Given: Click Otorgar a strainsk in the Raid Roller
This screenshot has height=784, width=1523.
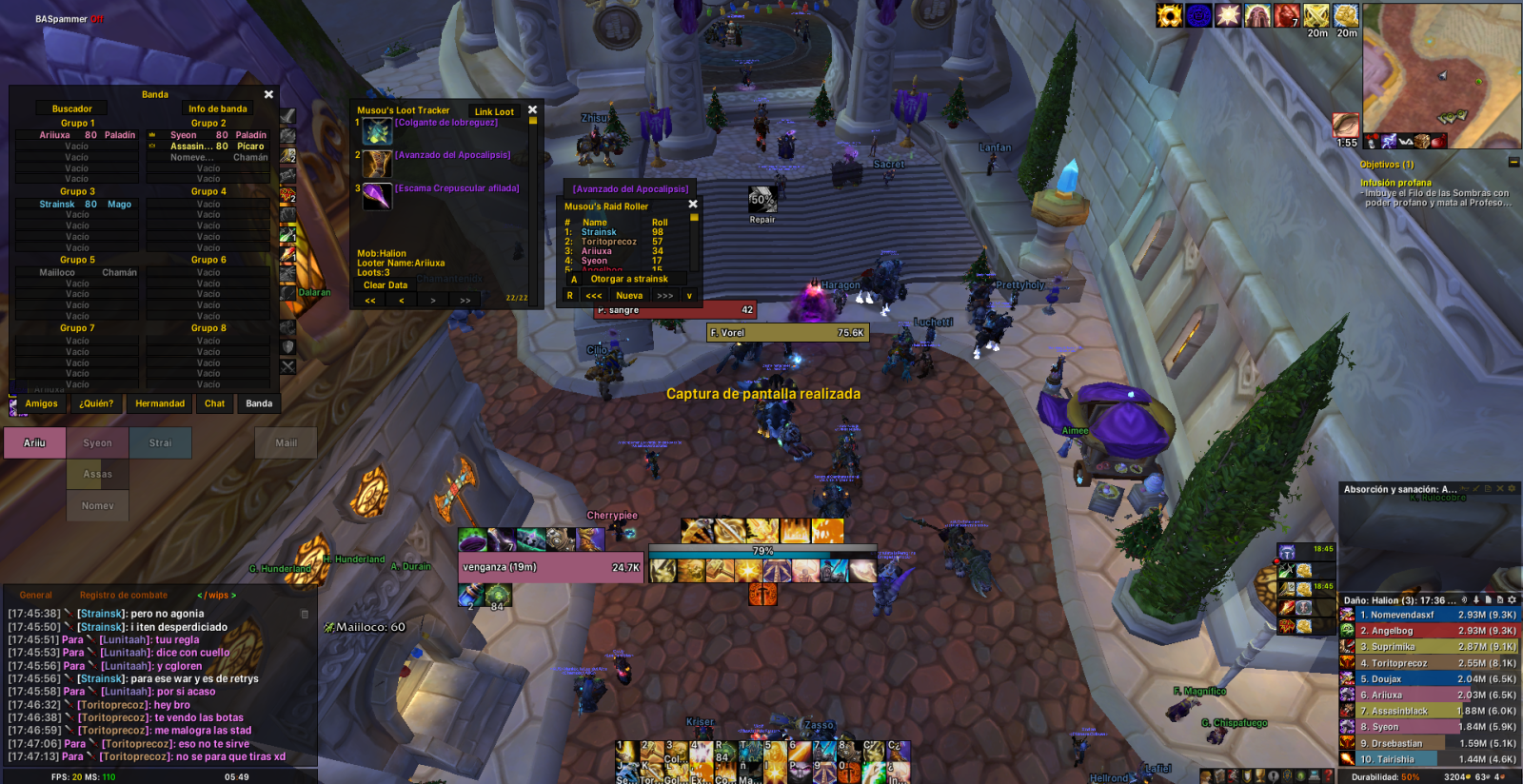Looking at the screenshot, I should (629, 279).
